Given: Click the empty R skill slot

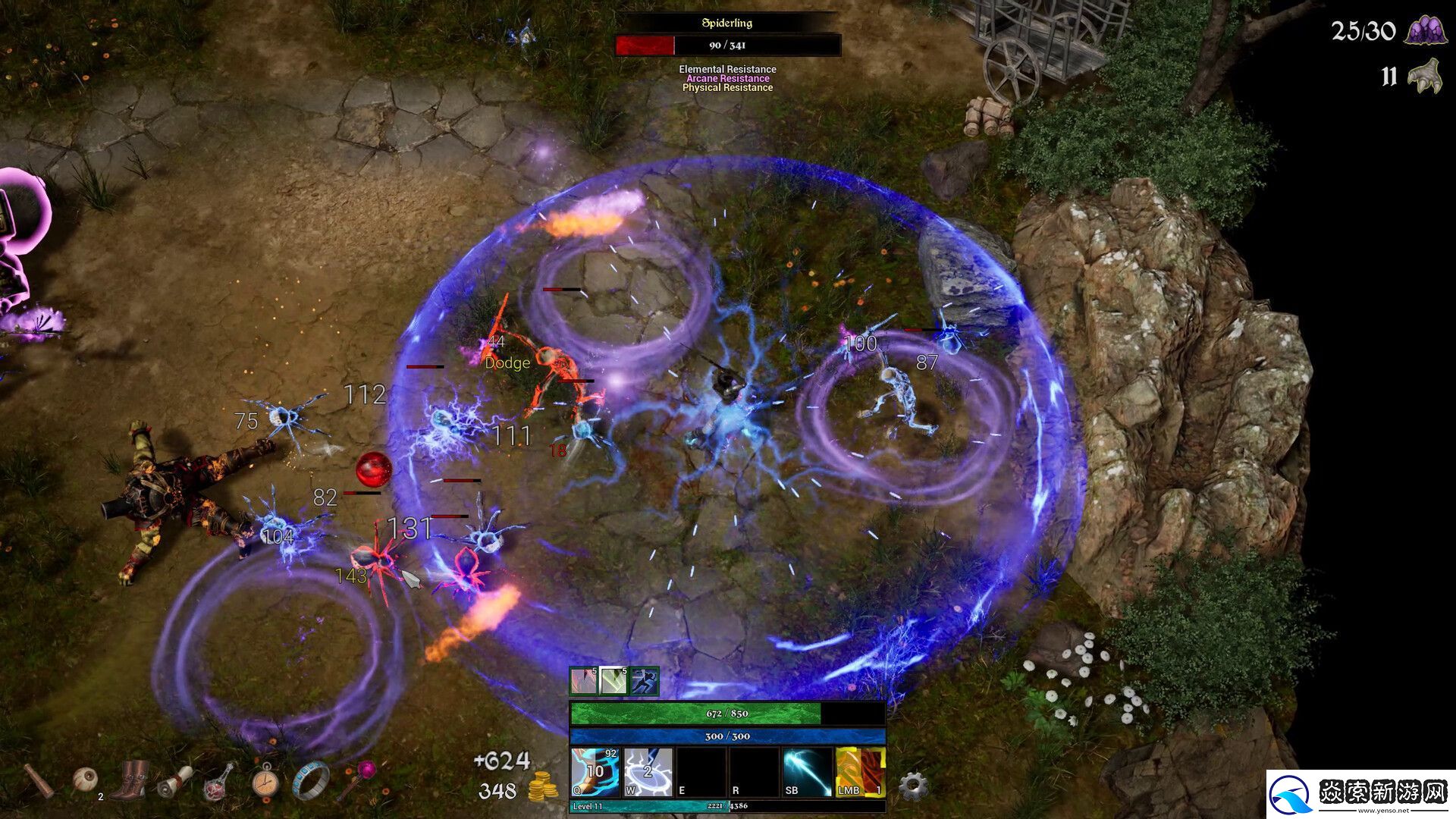Looking at the screenshot, I should 754,773.
